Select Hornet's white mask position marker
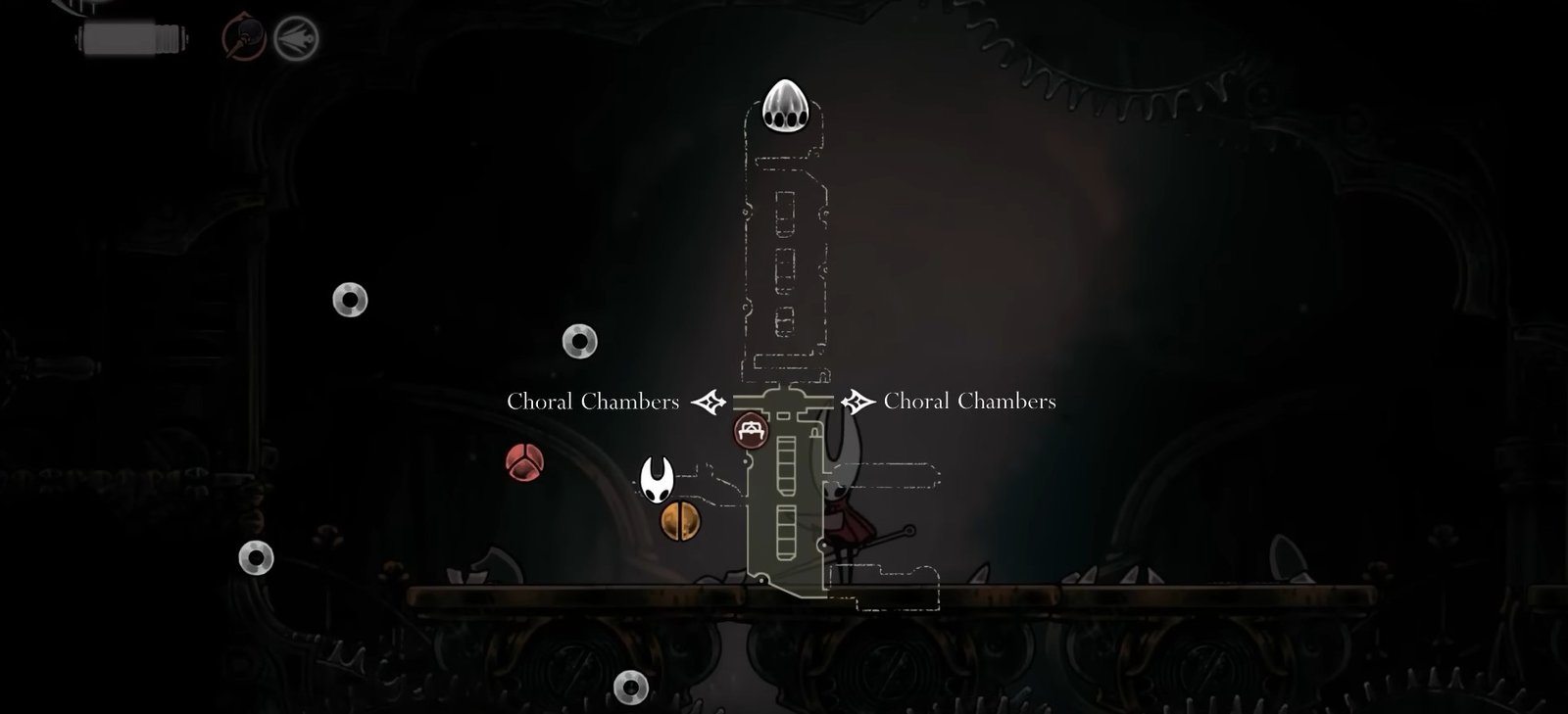 (x=656, y=479)
